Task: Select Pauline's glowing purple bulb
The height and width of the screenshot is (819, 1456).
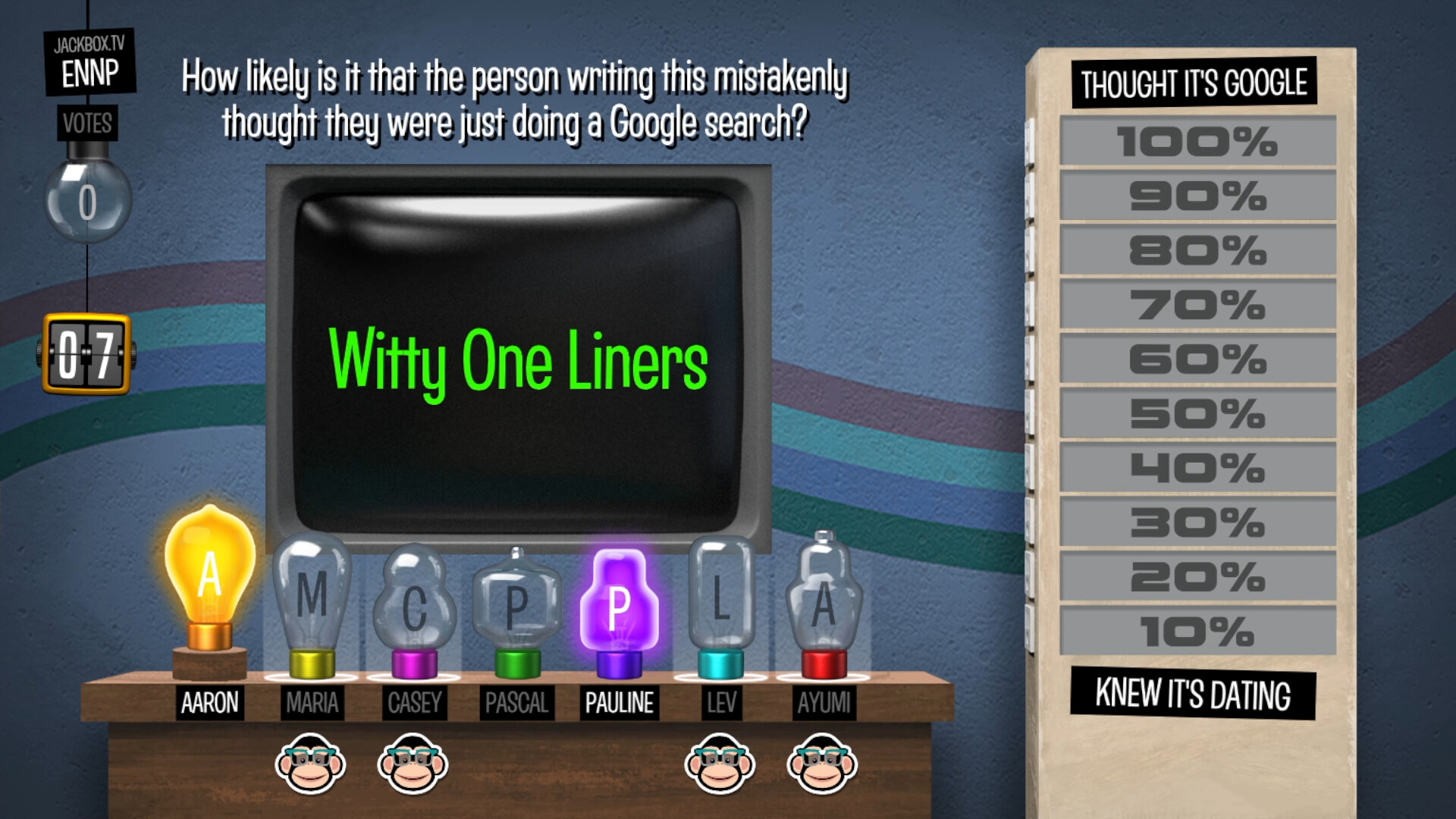Action: pyautogui.click(x=619, y=603)
